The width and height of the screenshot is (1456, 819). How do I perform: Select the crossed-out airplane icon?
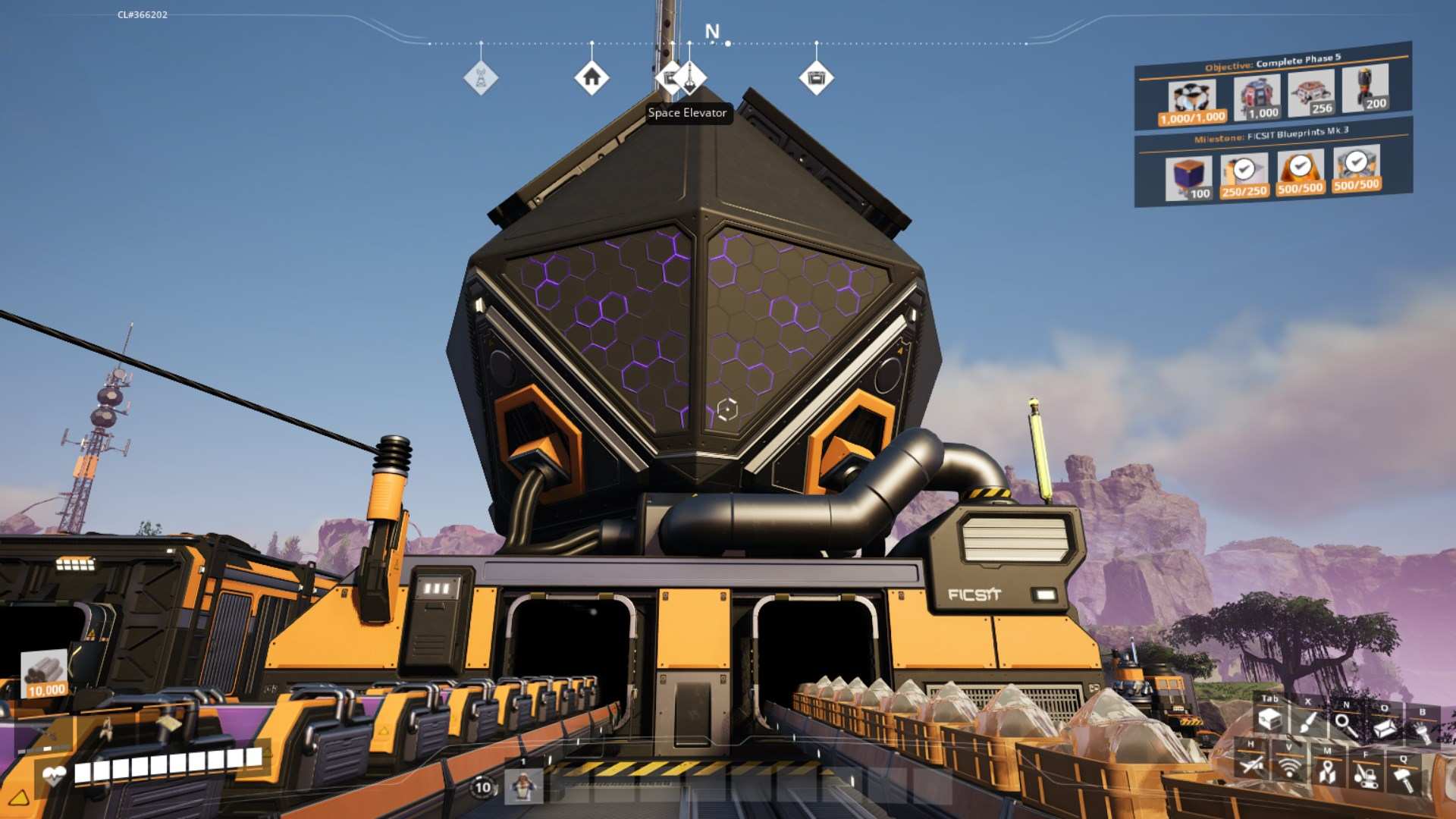(1251, 764)
